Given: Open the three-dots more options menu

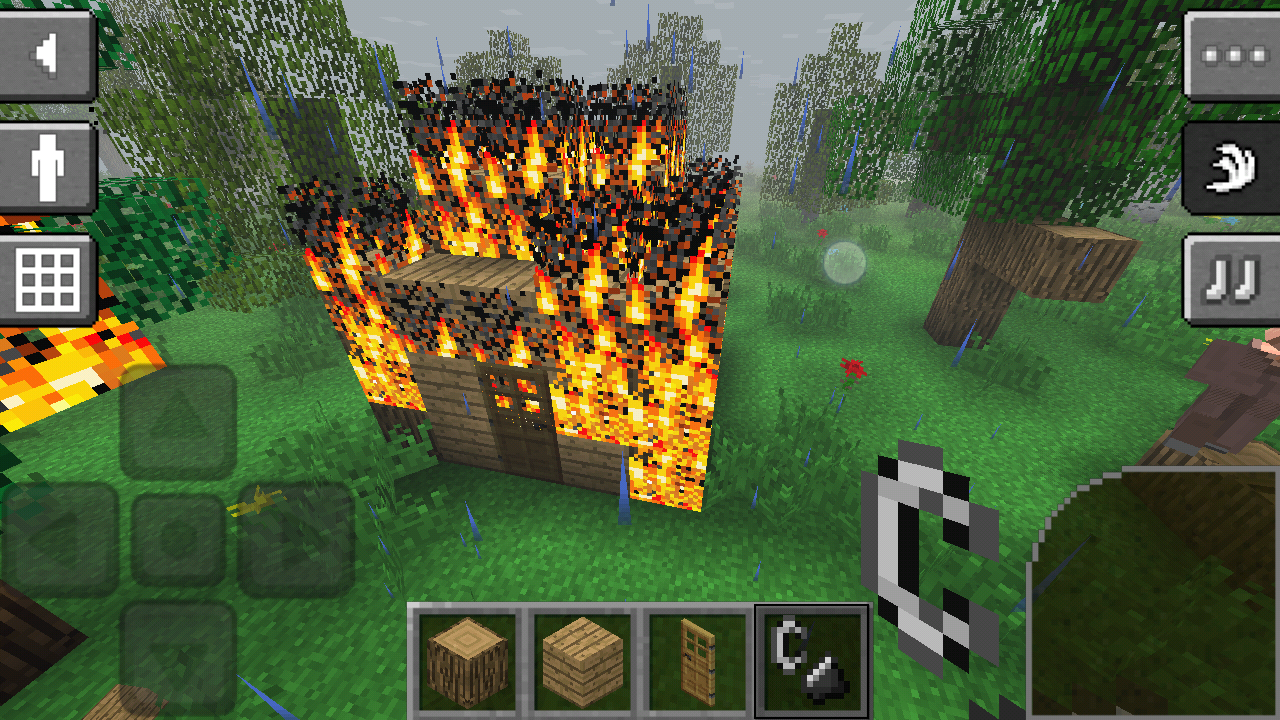Looking at the screenshot, I should (1232, 54).
